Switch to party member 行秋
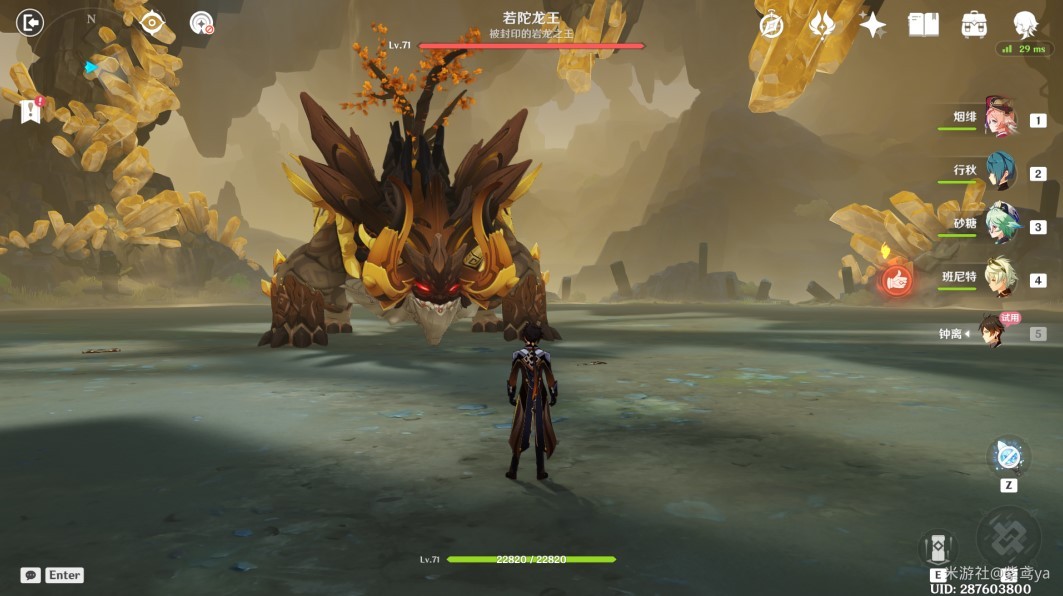Screen dimensions: 1063x596 click(999, 171)
